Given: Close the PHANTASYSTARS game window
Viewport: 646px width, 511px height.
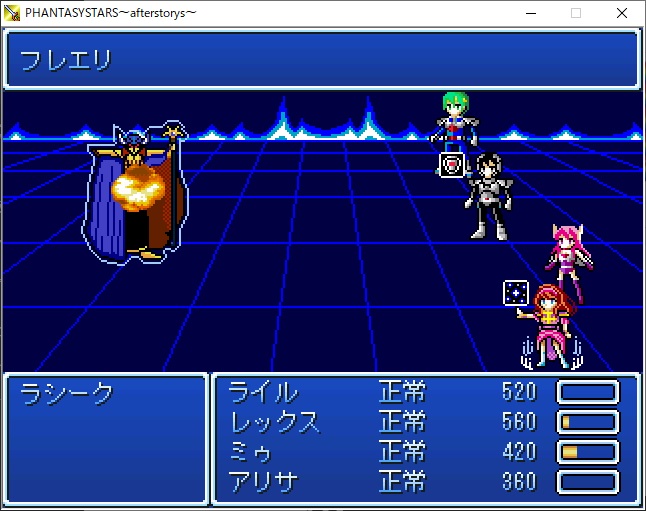Looking at the screenshot, I should [x=622, y=13].
